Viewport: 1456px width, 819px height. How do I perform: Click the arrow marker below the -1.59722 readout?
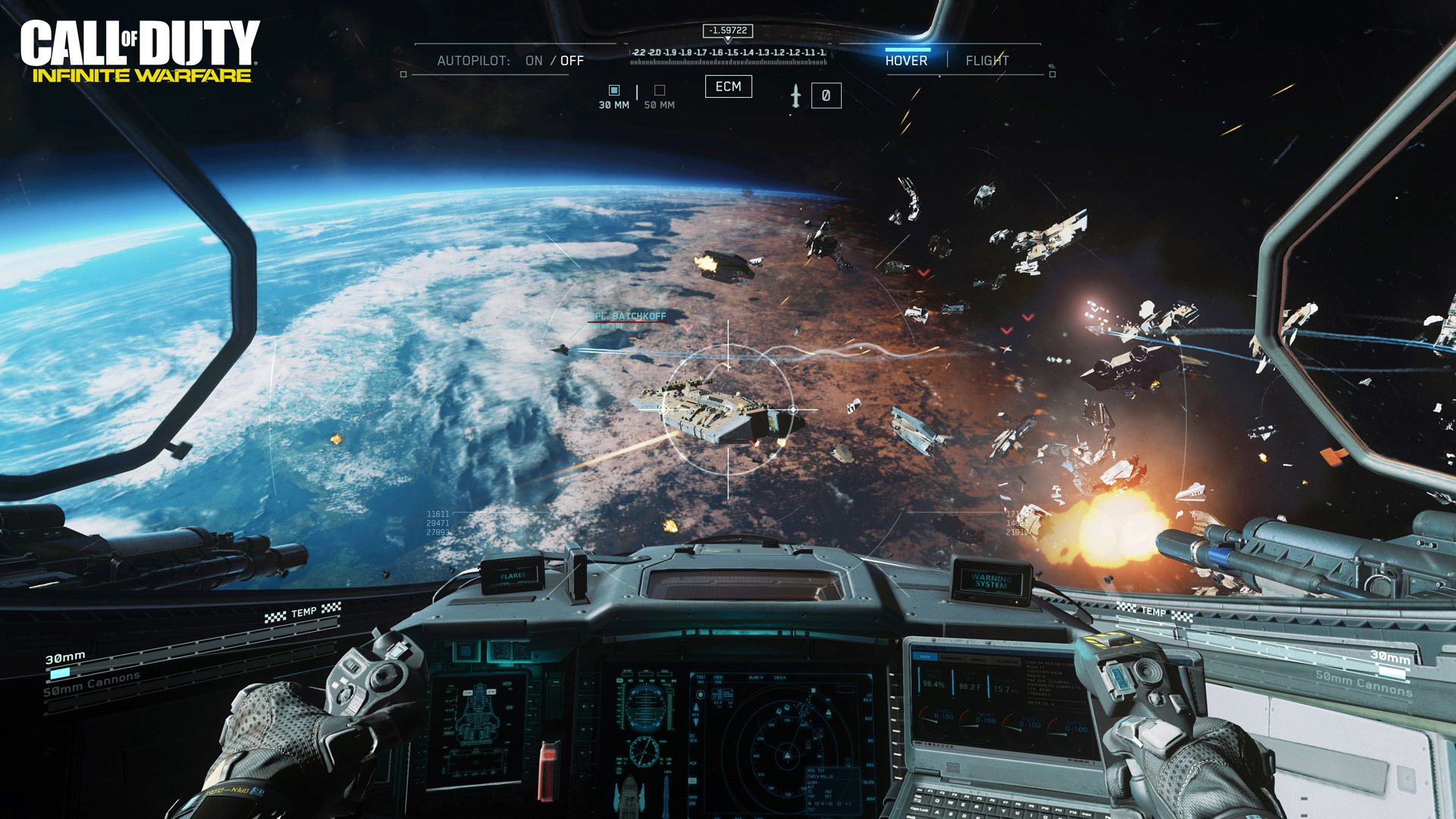[728, 39]
